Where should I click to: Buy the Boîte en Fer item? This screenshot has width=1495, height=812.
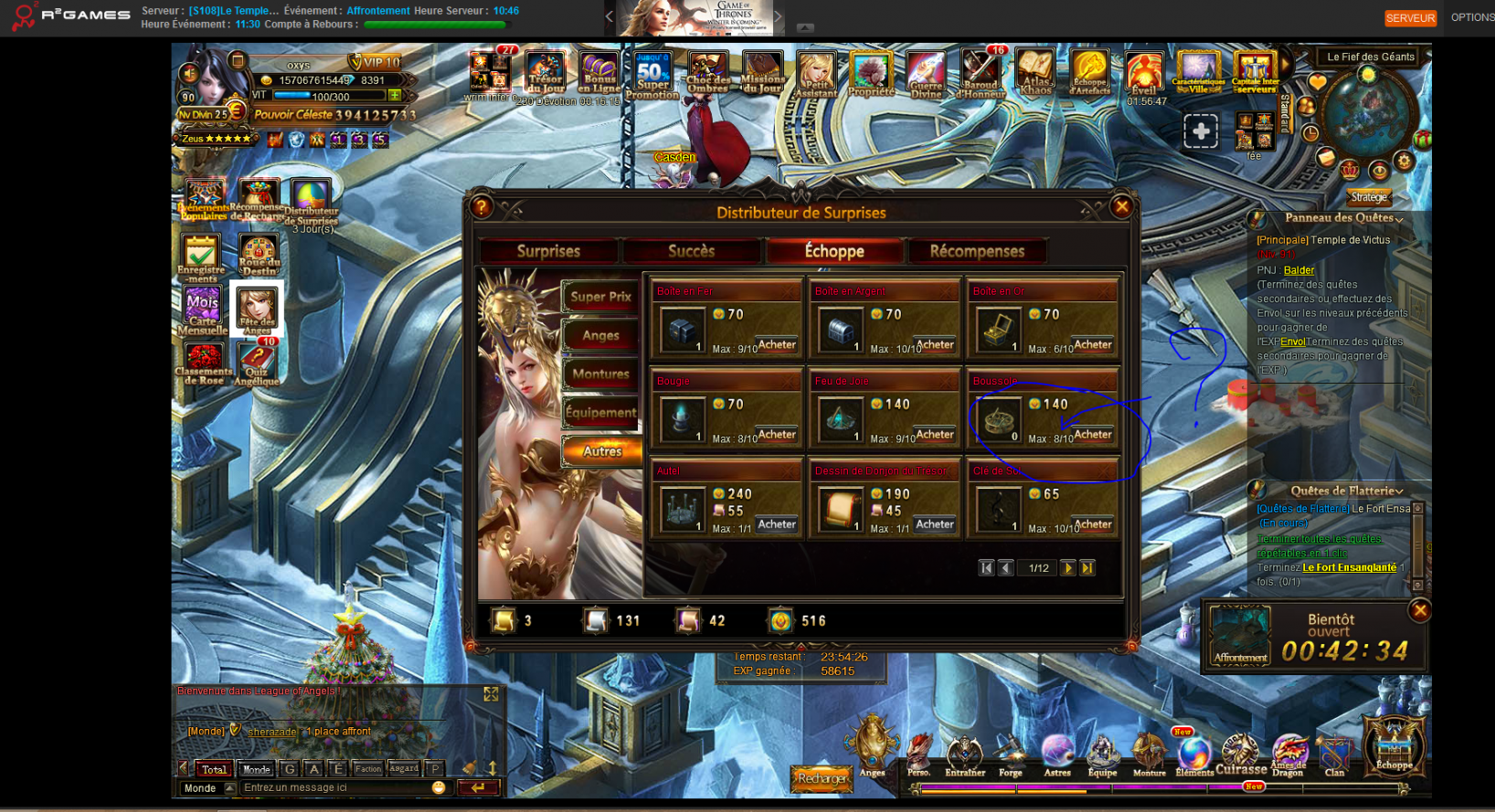coord(777,345)
